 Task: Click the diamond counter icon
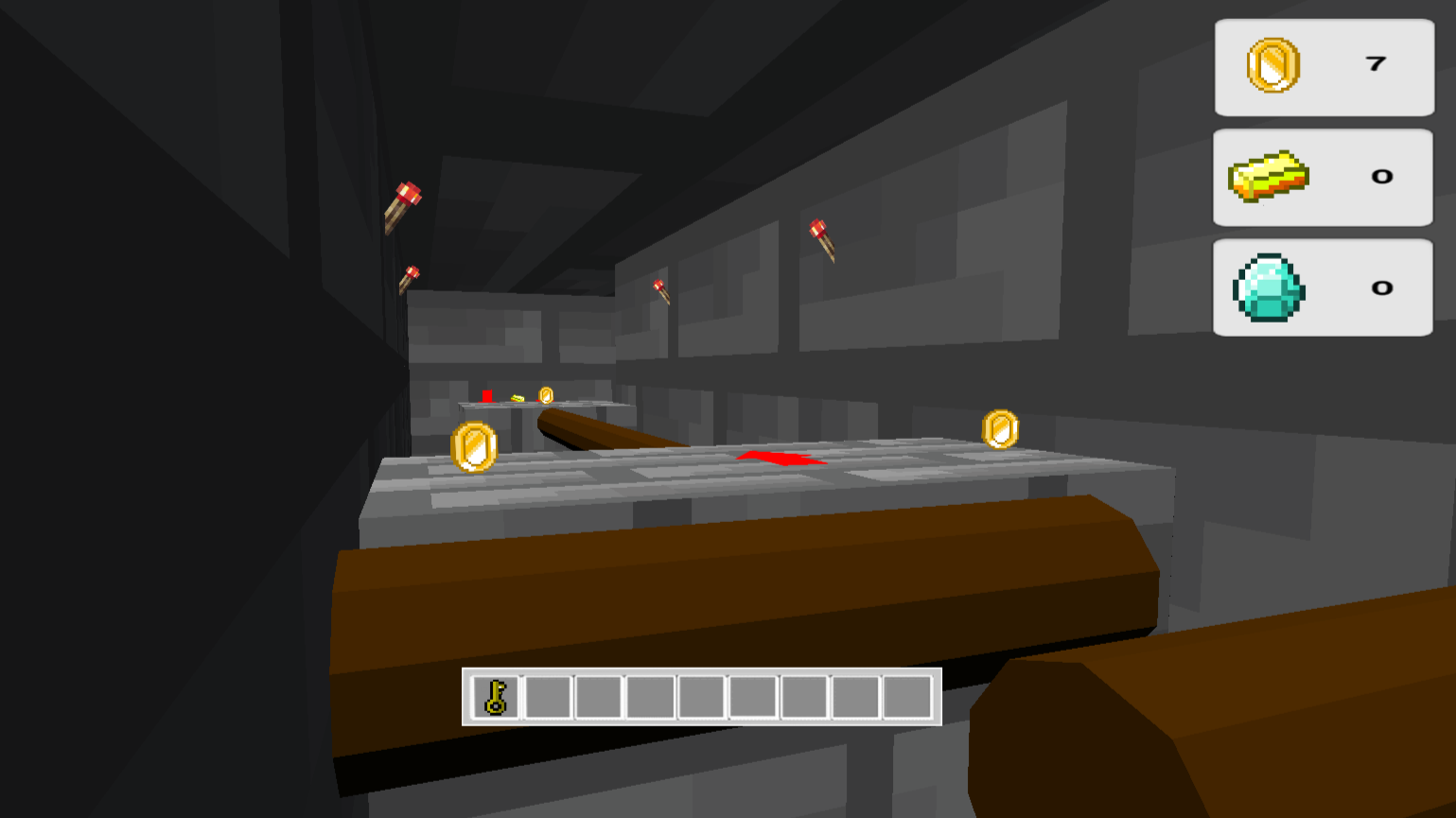[x=1268, y=287]
